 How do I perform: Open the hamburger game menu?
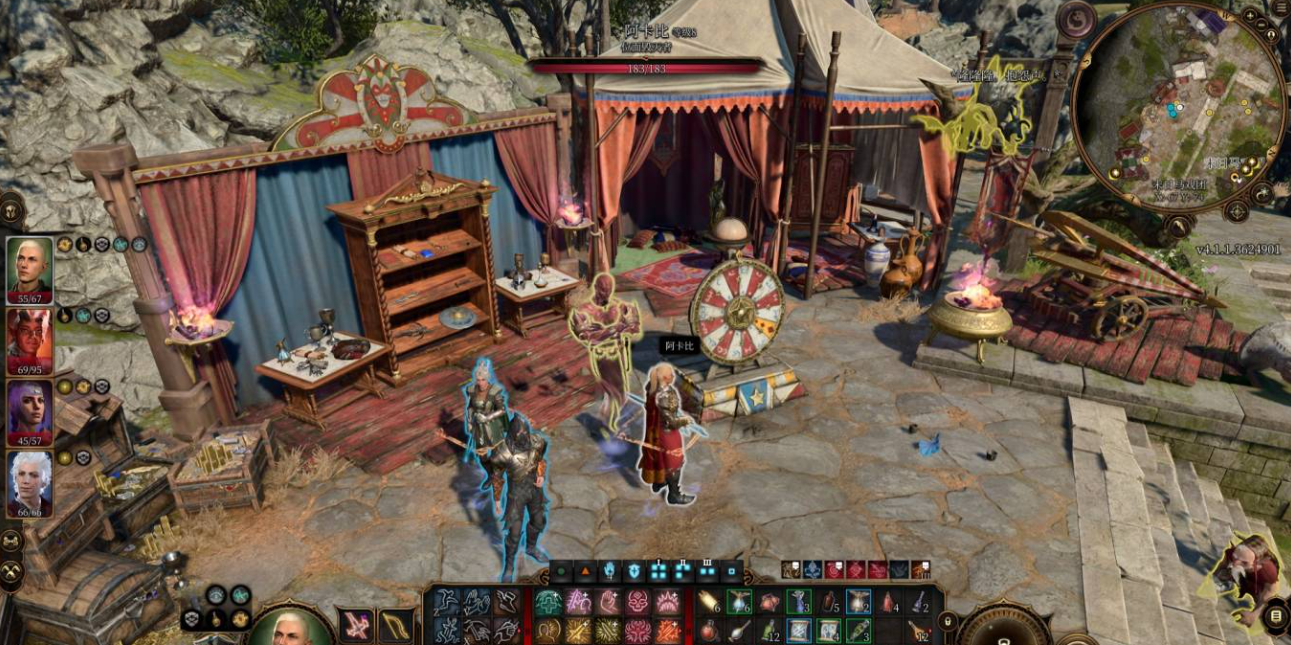click(x=1281, y=8)
